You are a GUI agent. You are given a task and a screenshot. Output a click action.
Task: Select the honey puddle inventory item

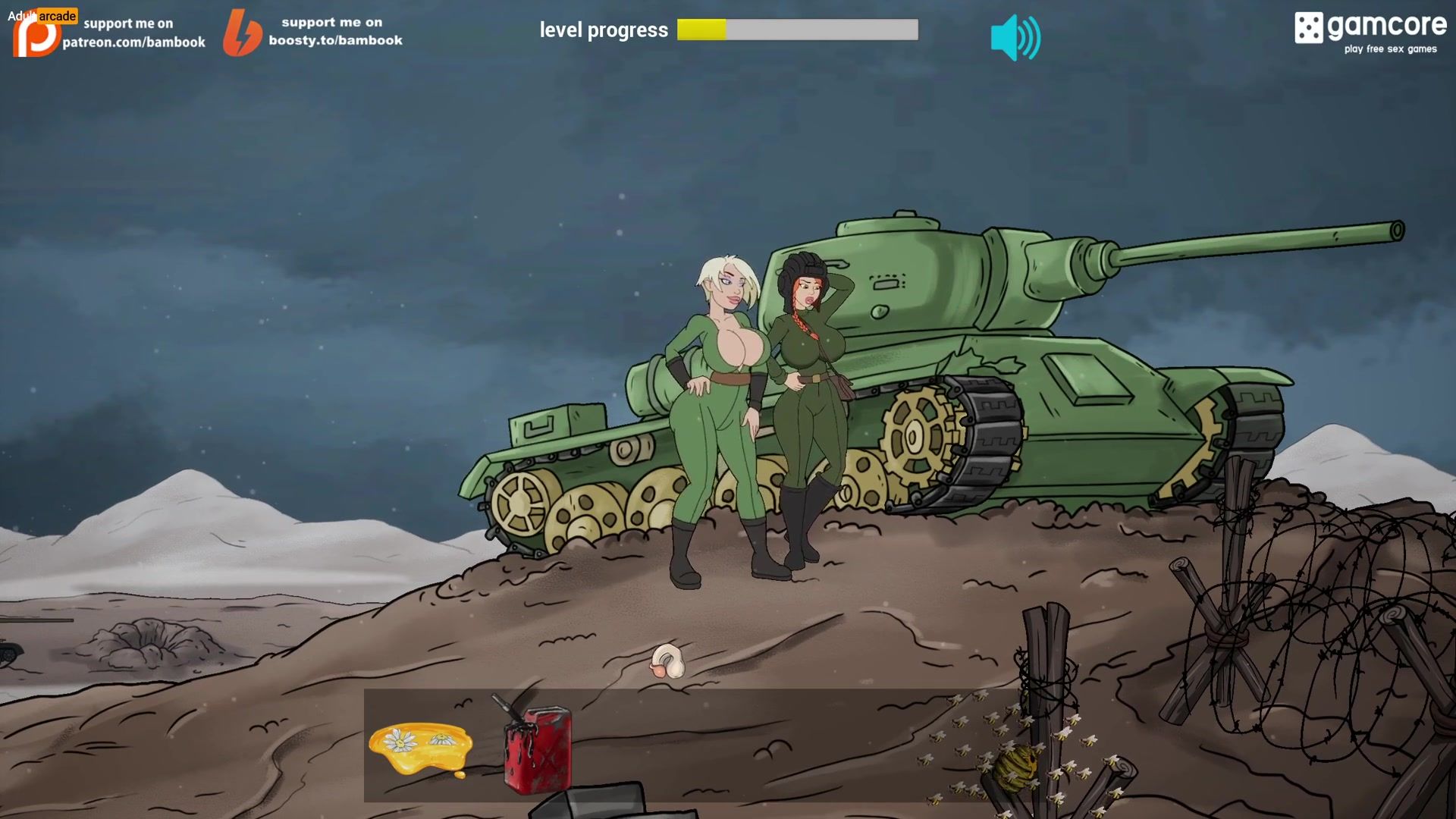421,748
